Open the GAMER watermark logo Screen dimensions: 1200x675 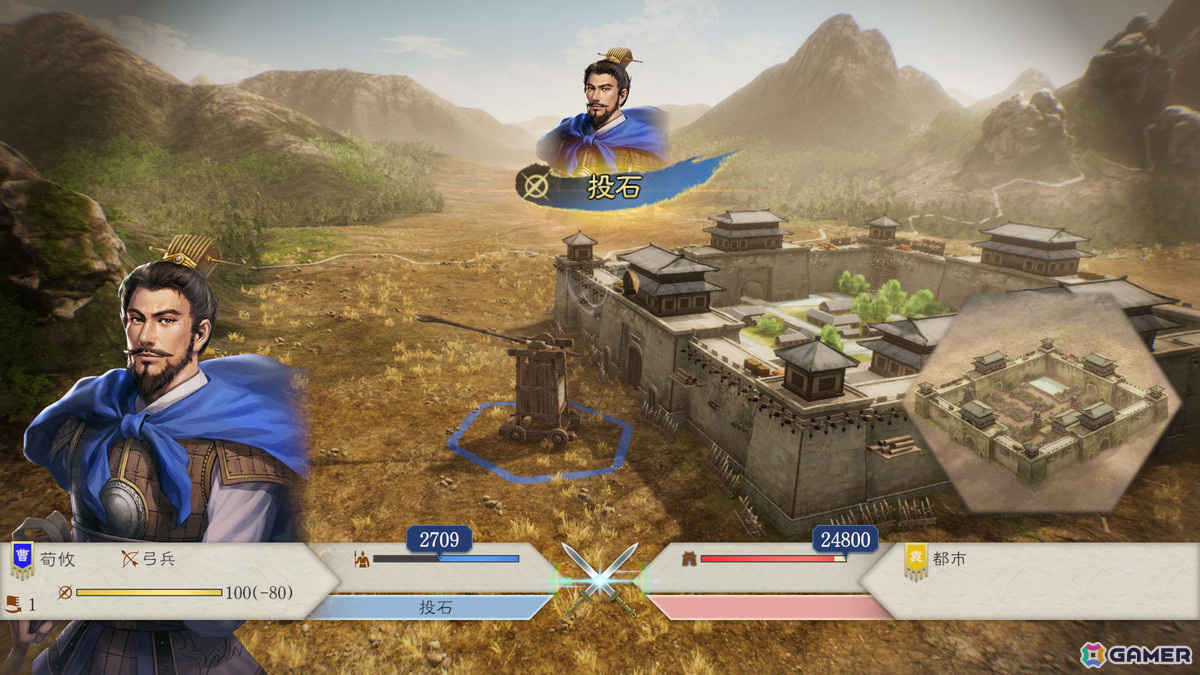click(1136, 655)
